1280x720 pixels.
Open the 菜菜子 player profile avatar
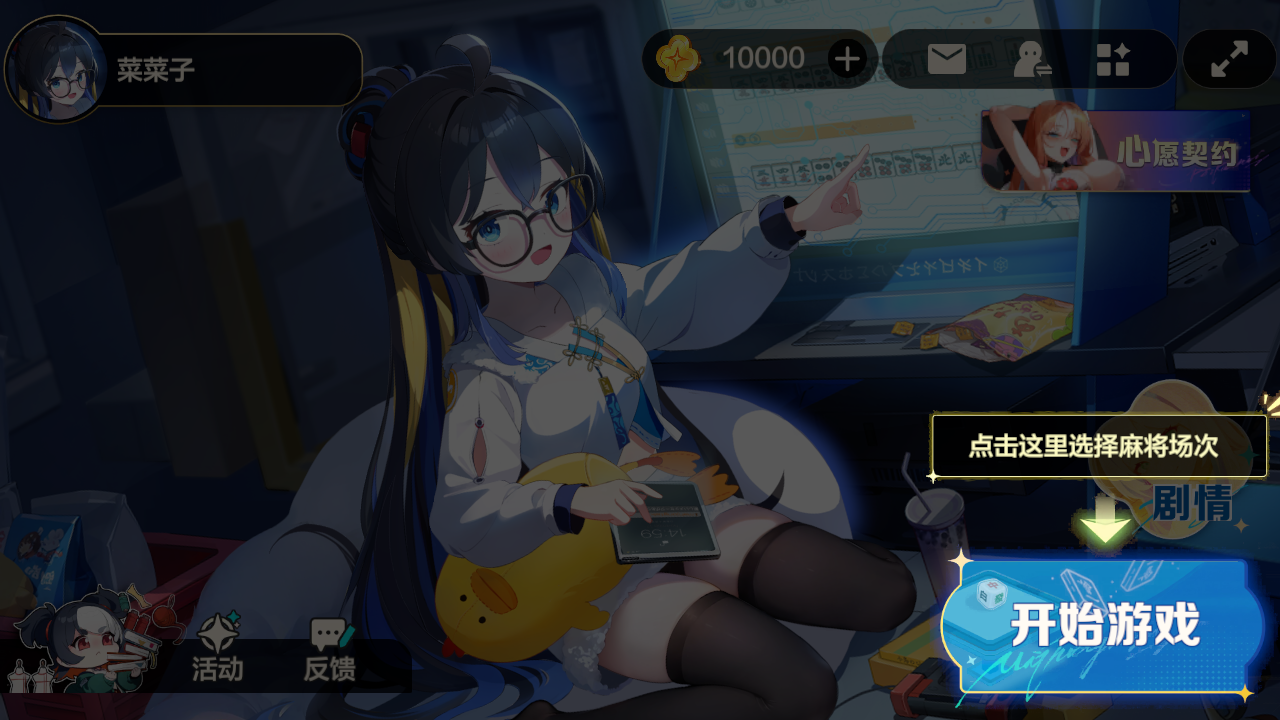(x=56, y=69)
